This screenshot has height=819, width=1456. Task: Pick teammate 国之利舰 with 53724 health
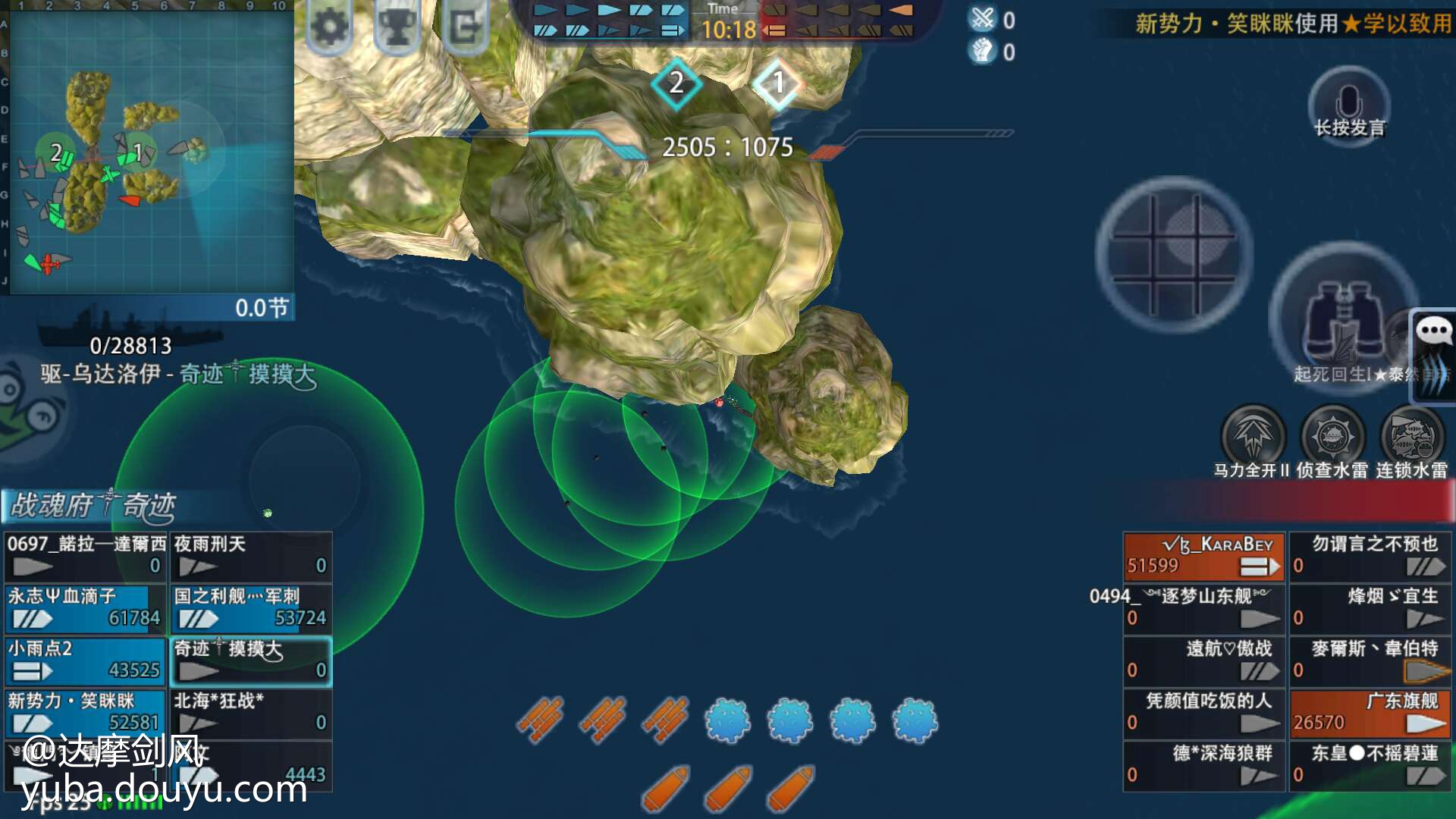[x=251, y=608]
